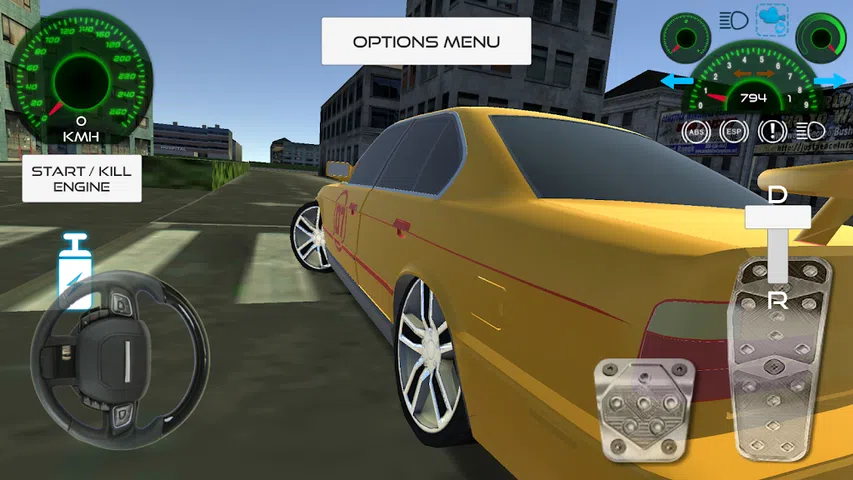Toggle the ESP indicator
Image resolution: width=853 pixels, height=480 pixels.
[733, 130]
